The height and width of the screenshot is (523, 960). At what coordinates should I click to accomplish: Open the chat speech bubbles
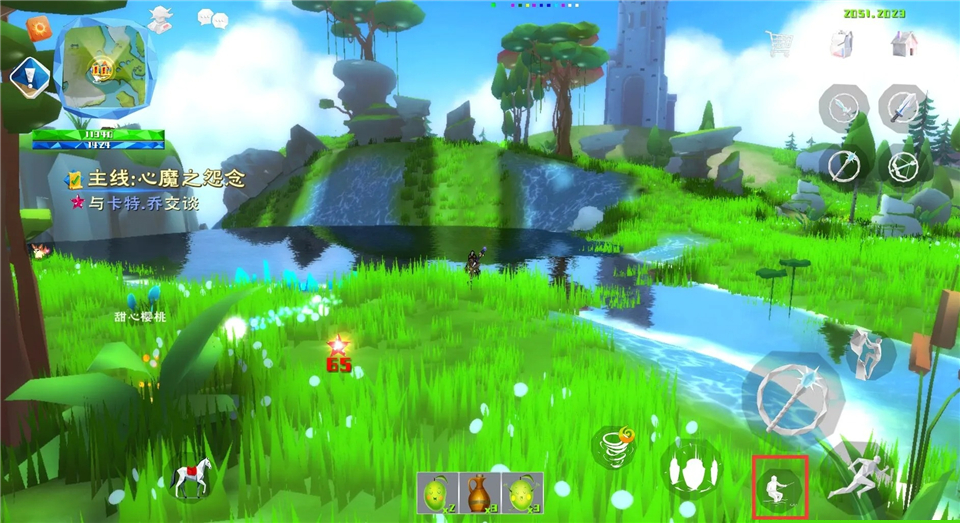pos(212,17)
